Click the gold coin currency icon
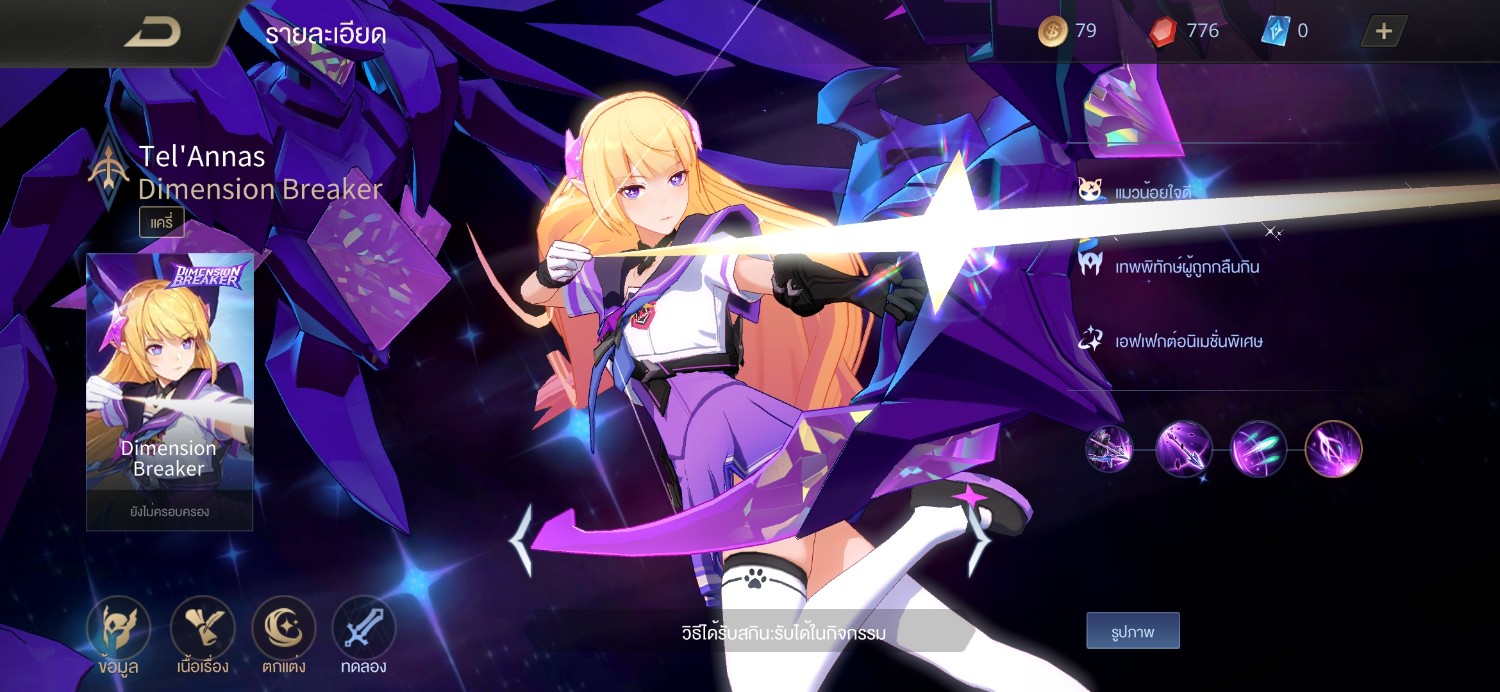 1052,32
